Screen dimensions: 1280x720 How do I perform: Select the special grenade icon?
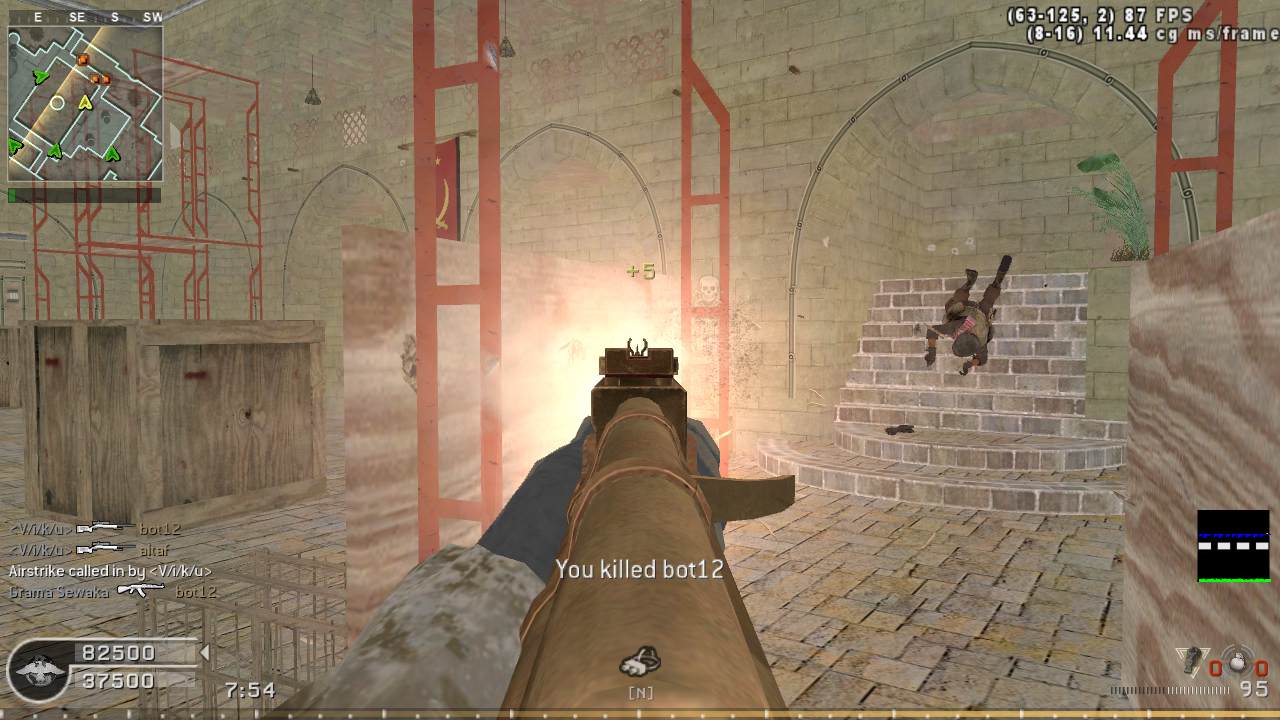tap(1191, 661)
